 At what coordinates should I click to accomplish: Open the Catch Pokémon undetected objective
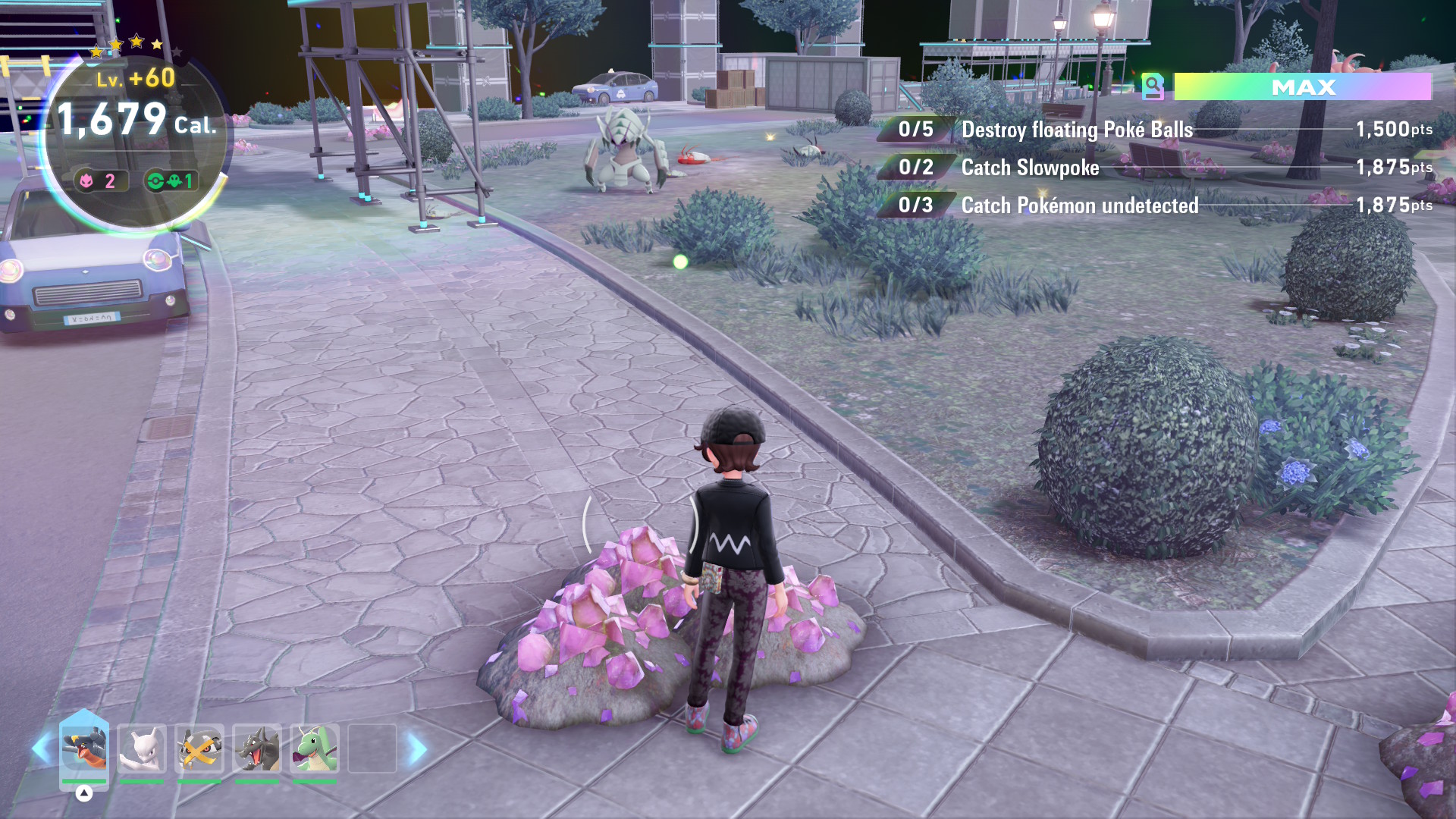click(1080, 206)
